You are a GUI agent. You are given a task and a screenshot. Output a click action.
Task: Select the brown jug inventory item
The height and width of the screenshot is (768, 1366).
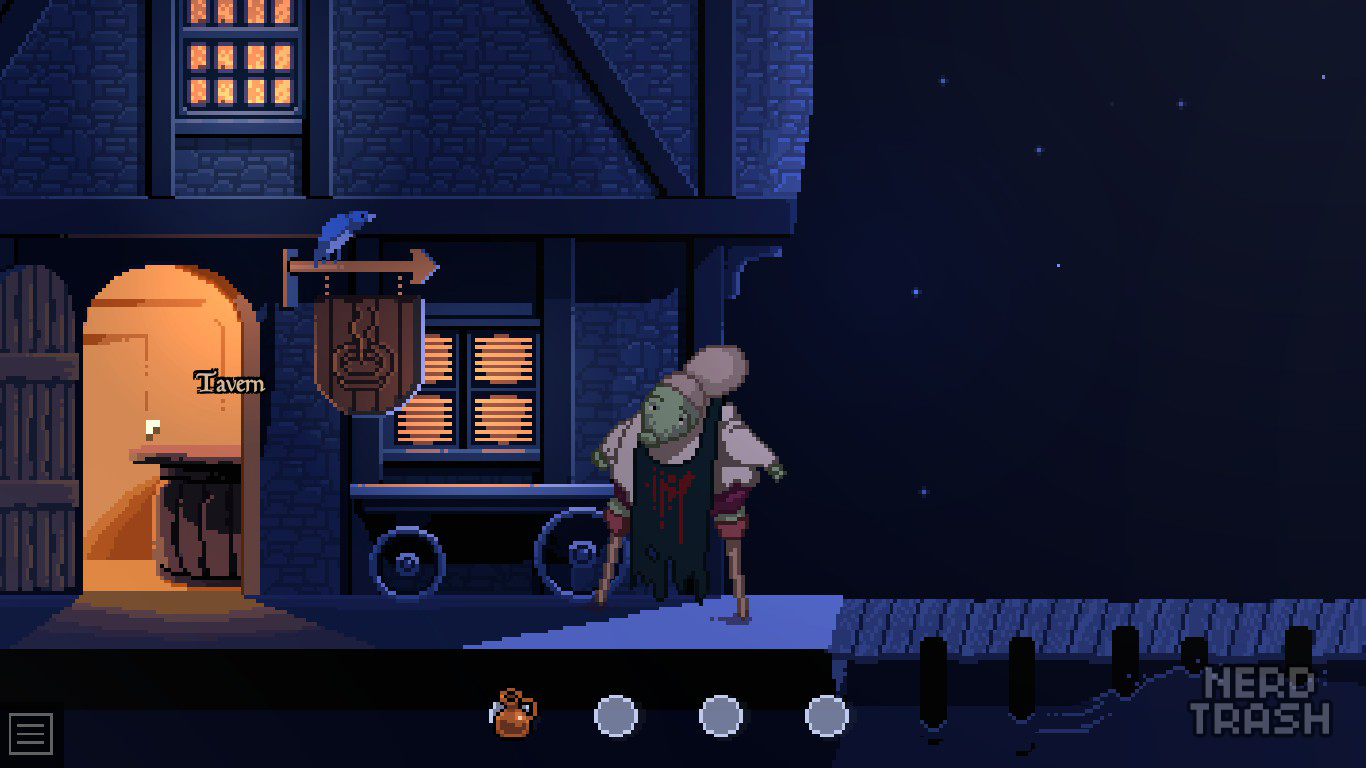[514, 714]
